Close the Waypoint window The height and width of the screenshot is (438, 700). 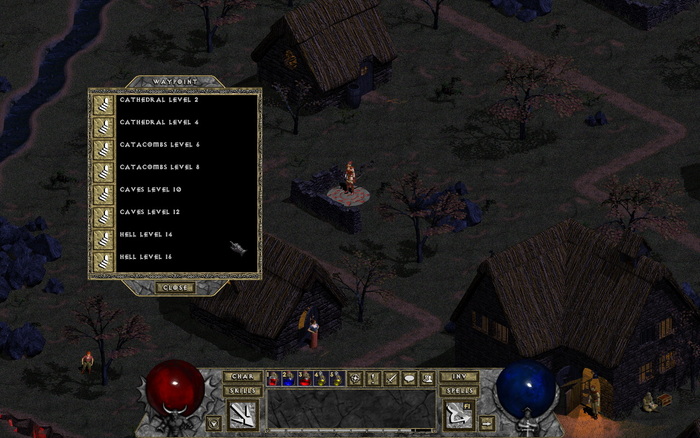click(173, 287)
